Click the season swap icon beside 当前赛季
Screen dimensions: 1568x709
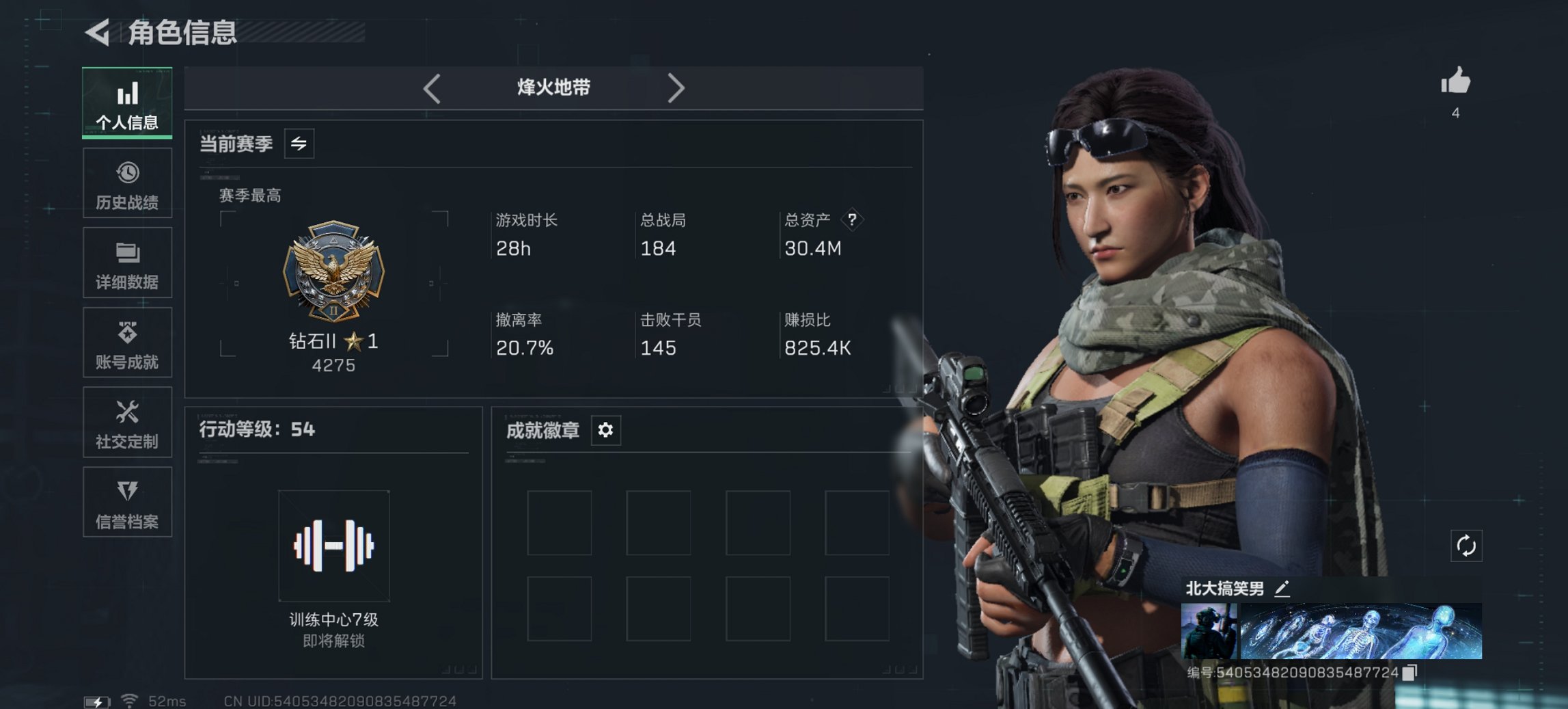coord(299,143)
